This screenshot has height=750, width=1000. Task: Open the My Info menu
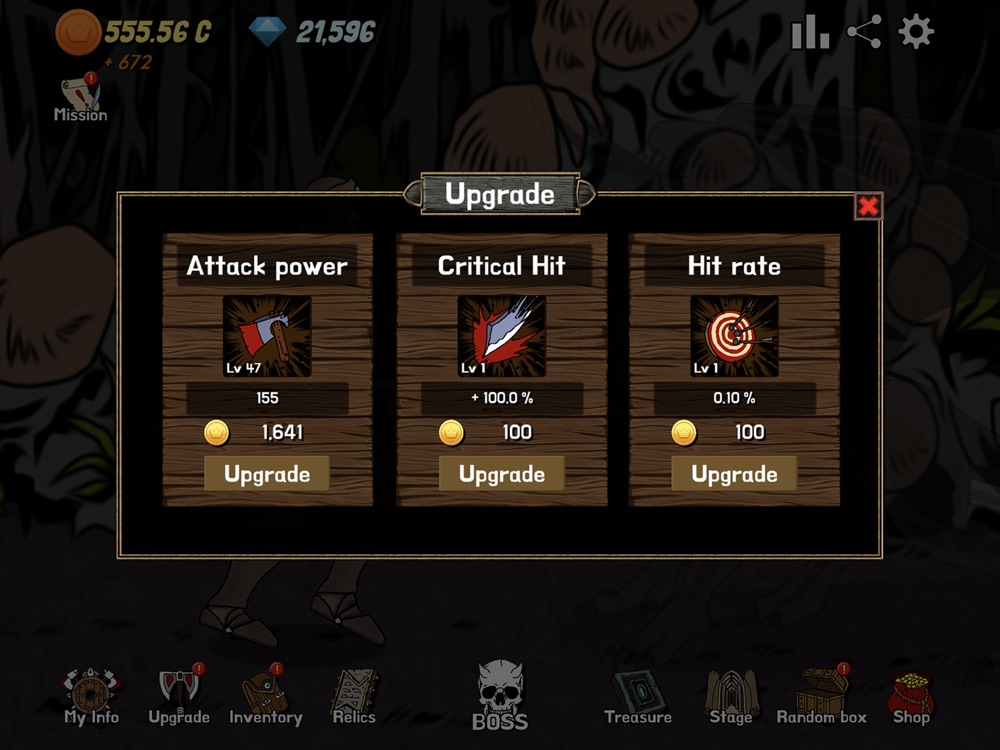[91, 697]
